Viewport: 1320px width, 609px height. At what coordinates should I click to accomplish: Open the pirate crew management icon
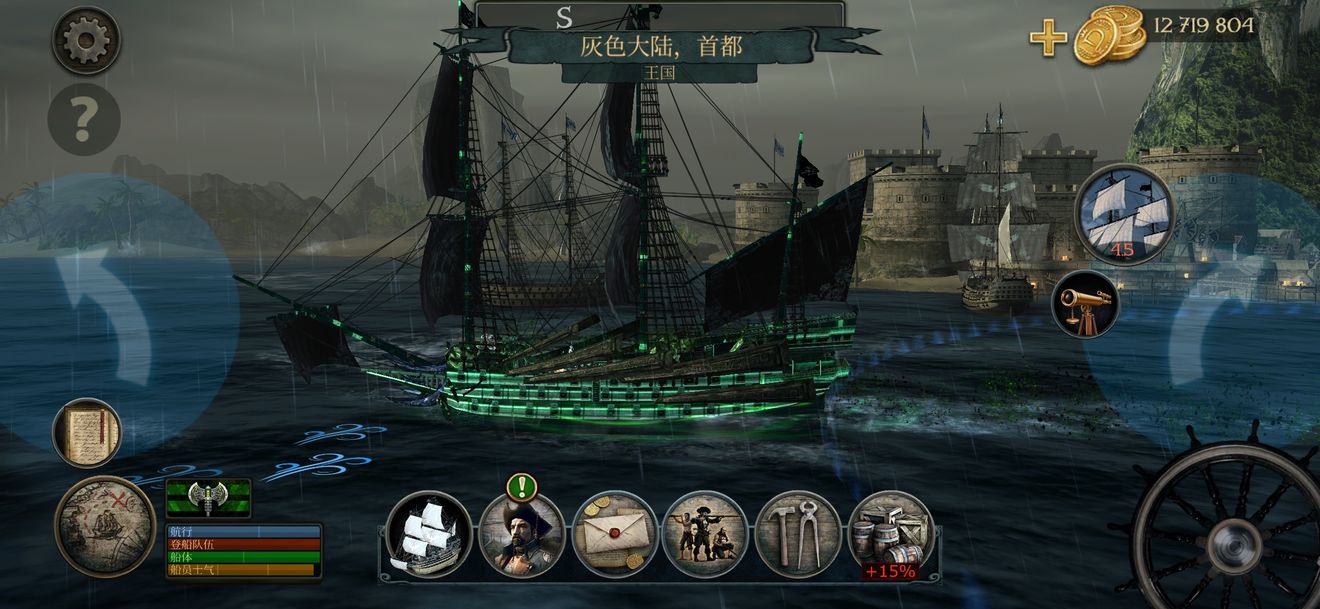point(705,535)
